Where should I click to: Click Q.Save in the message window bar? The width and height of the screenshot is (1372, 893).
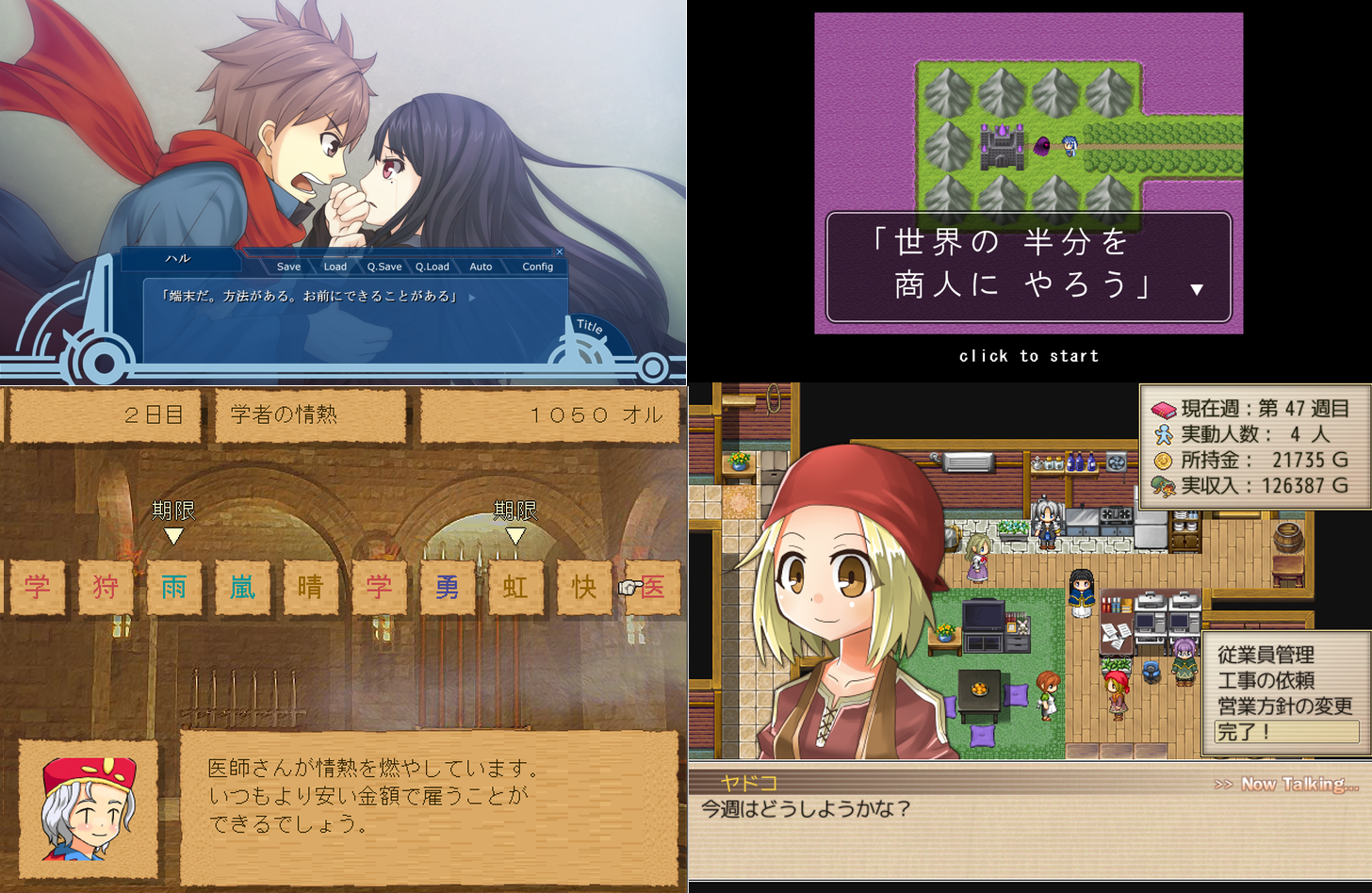(384, 267)
